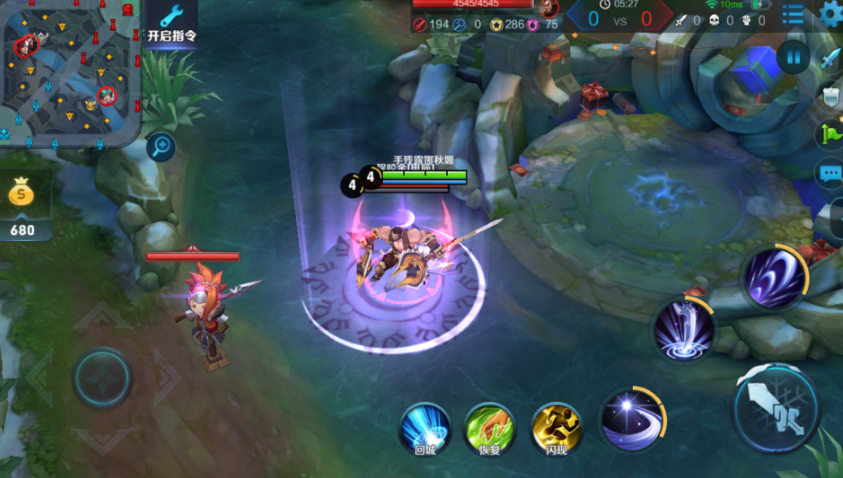Show the scoreboard list icon
This screenshot has width=843, height=478.
[793, 14]
